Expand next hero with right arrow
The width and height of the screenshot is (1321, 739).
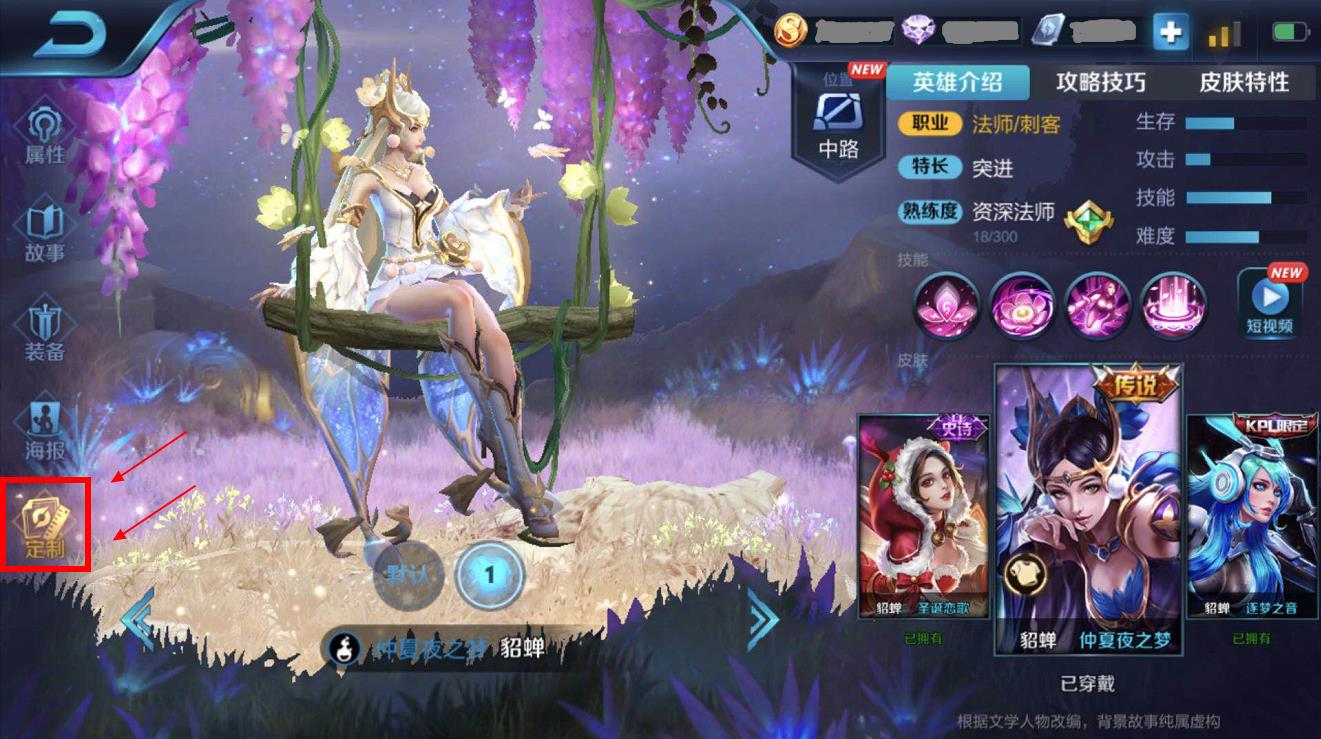coord(760,620)
